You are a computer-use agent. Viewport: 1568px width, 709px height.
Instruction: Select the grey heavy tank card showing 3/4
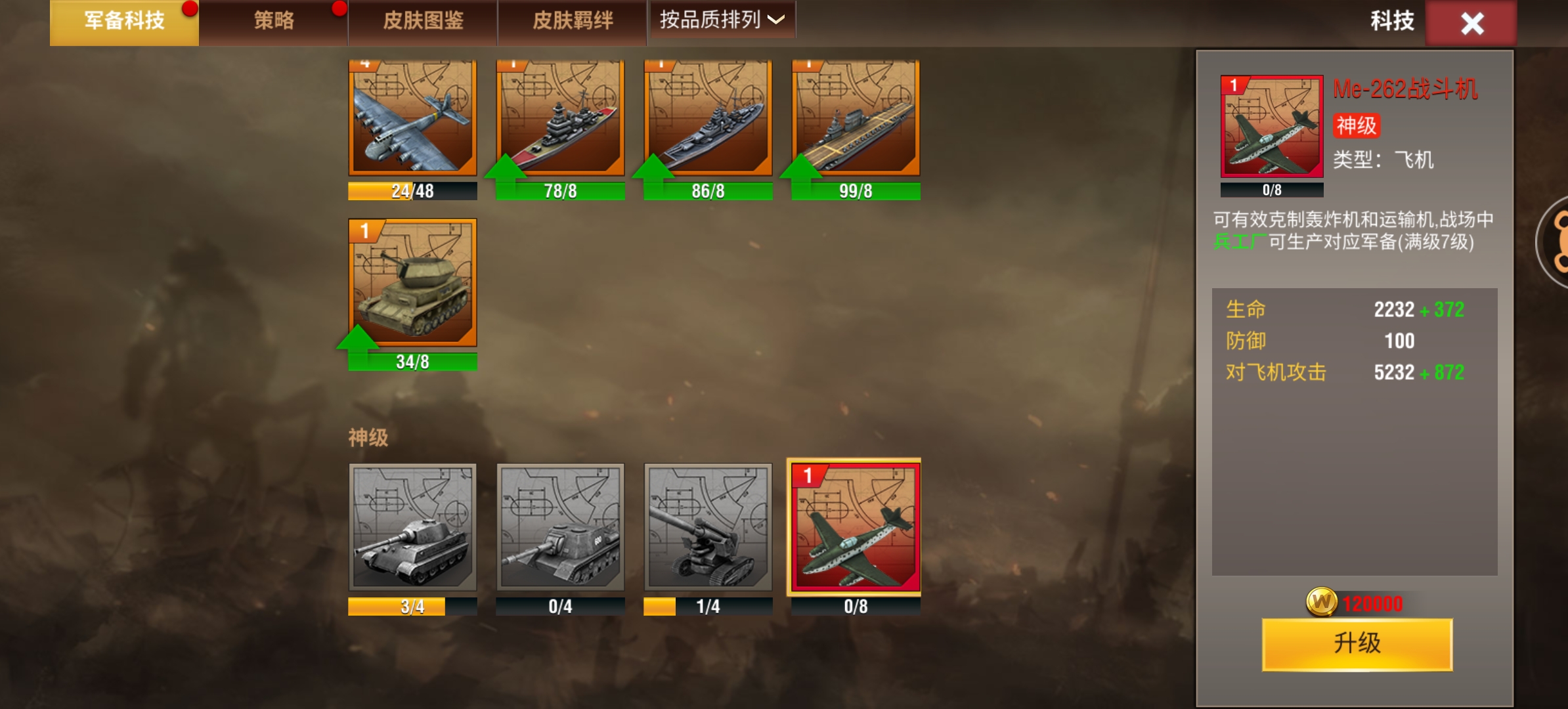pos(412,526)
